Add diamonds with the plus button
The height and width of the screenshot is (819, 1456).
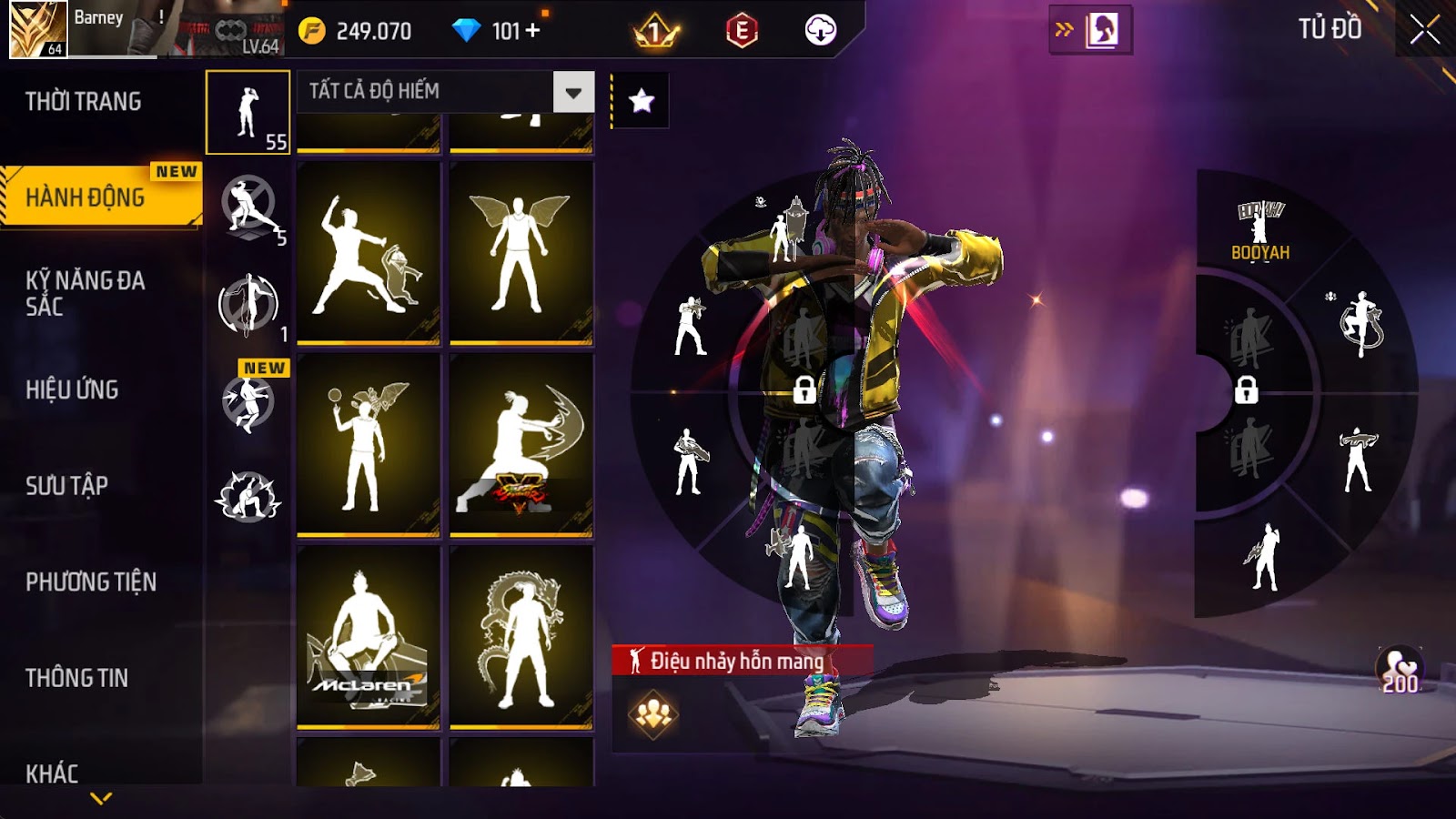(532, 31)
